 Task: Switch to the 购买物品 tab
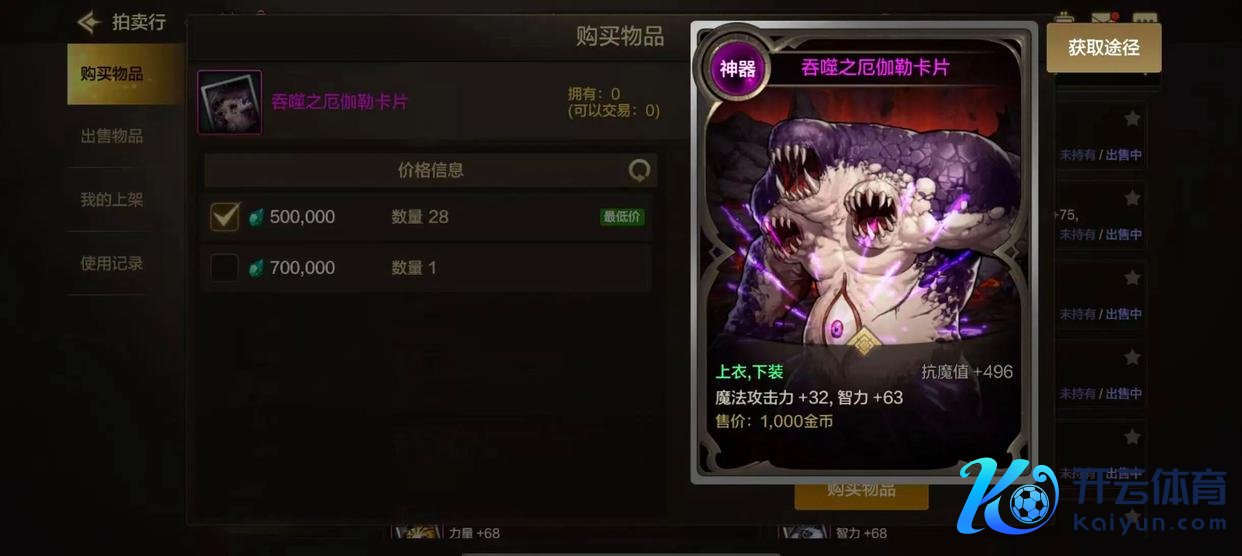tap(112, 74)
